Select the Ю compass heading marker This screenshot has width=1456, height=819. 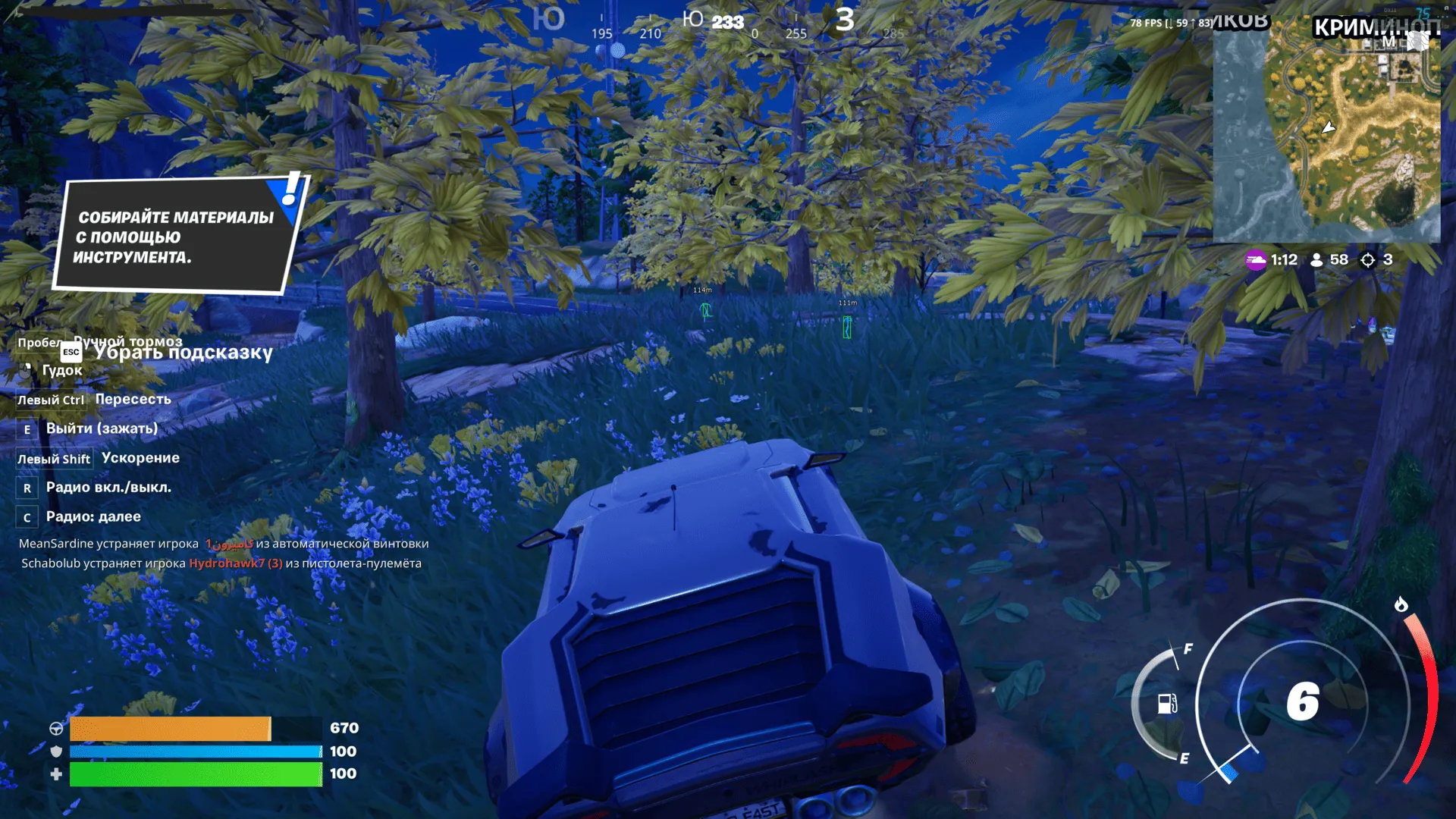point(693,17)
